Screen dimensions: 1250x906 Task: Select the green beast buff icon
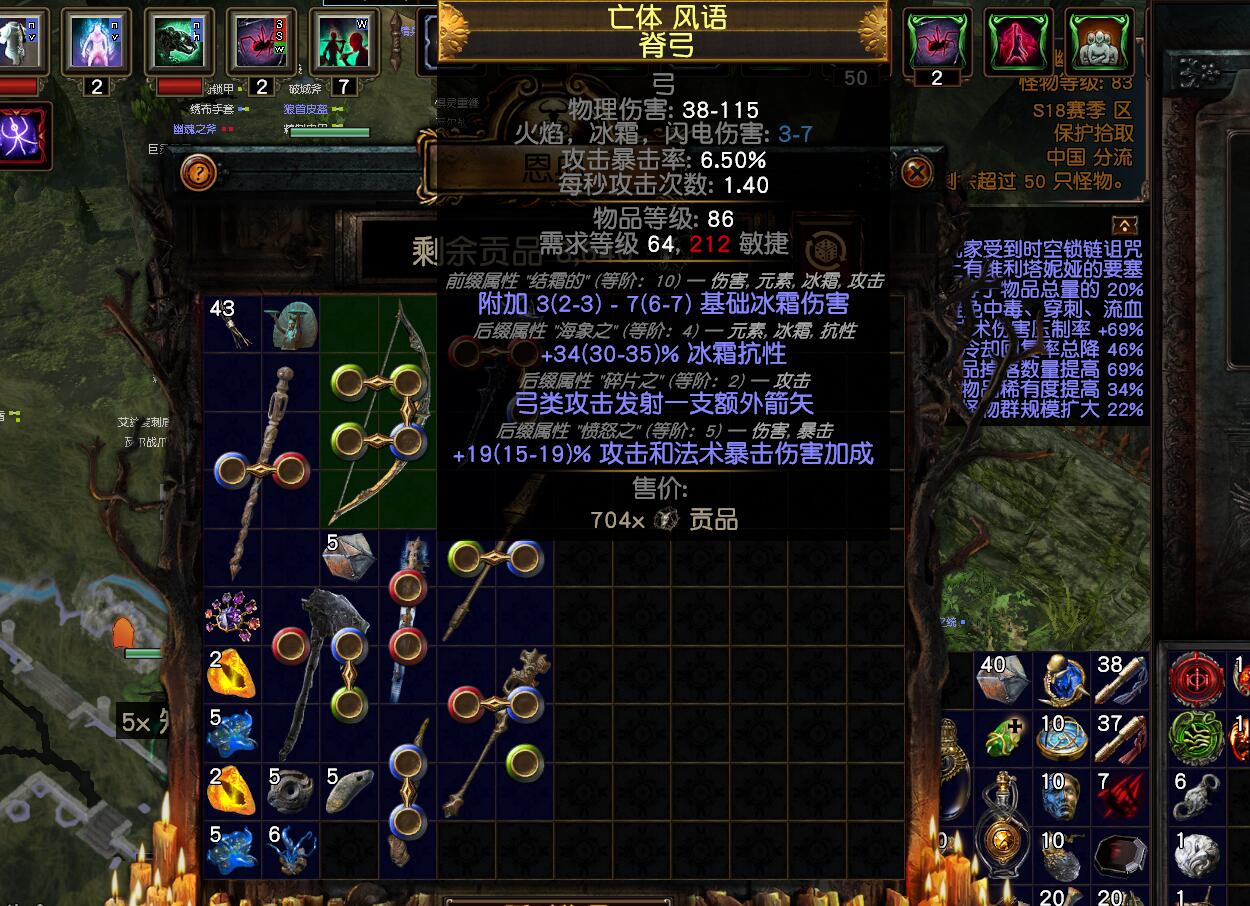(x=181, y=42)
